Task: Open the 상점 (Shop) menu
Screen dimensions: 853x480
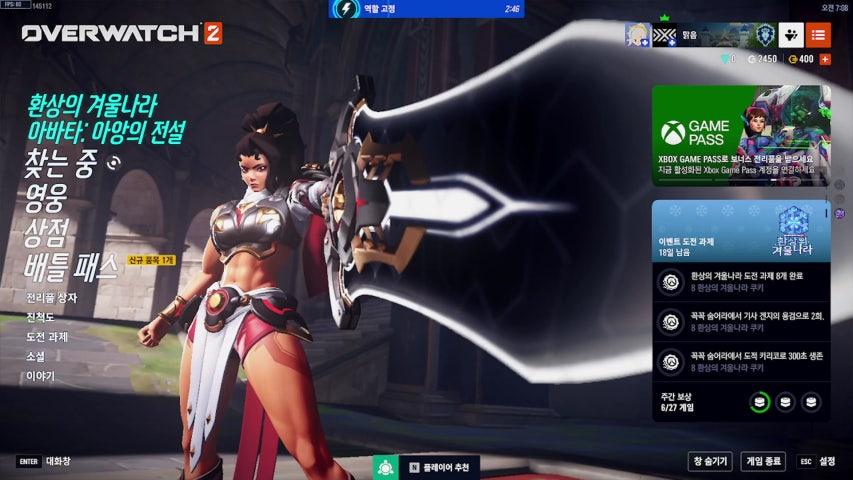Action: pyautogui.click(x=48, y=234)
